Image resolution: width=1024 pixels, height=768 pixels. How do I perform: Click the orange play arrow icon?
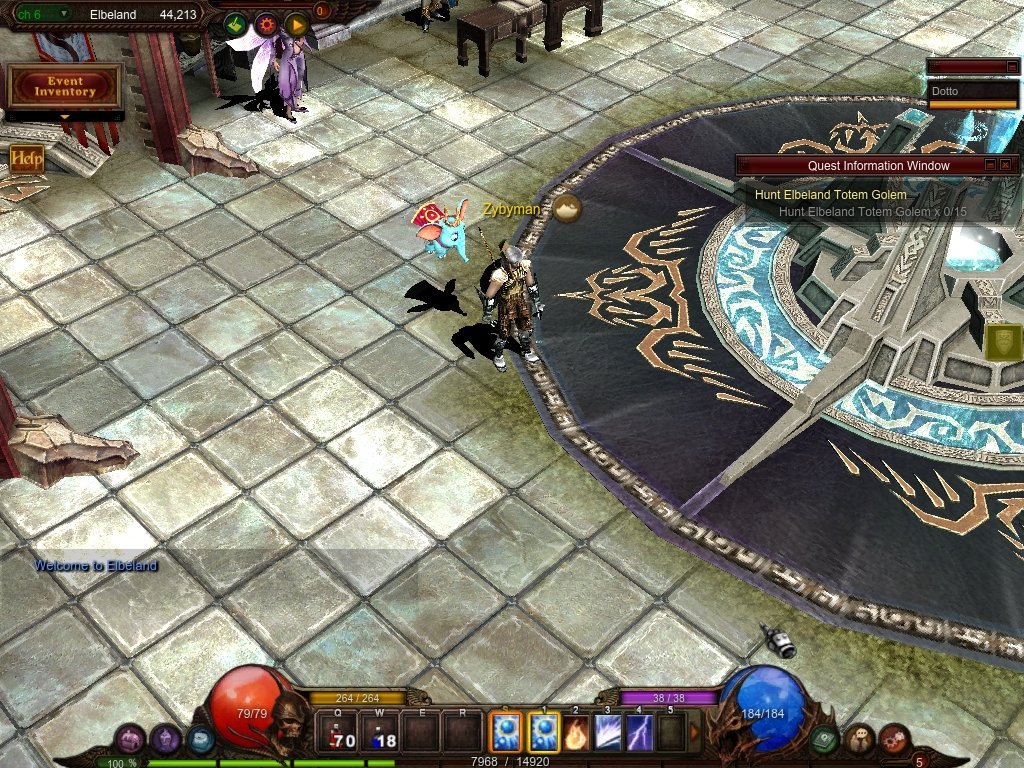(x=296, y=25)
